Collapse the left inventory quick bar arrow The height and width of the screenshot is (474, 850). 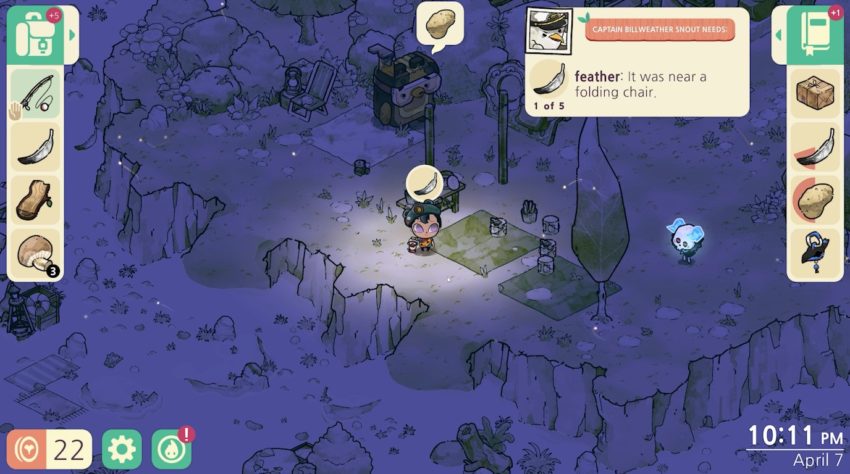pos(71,36)
